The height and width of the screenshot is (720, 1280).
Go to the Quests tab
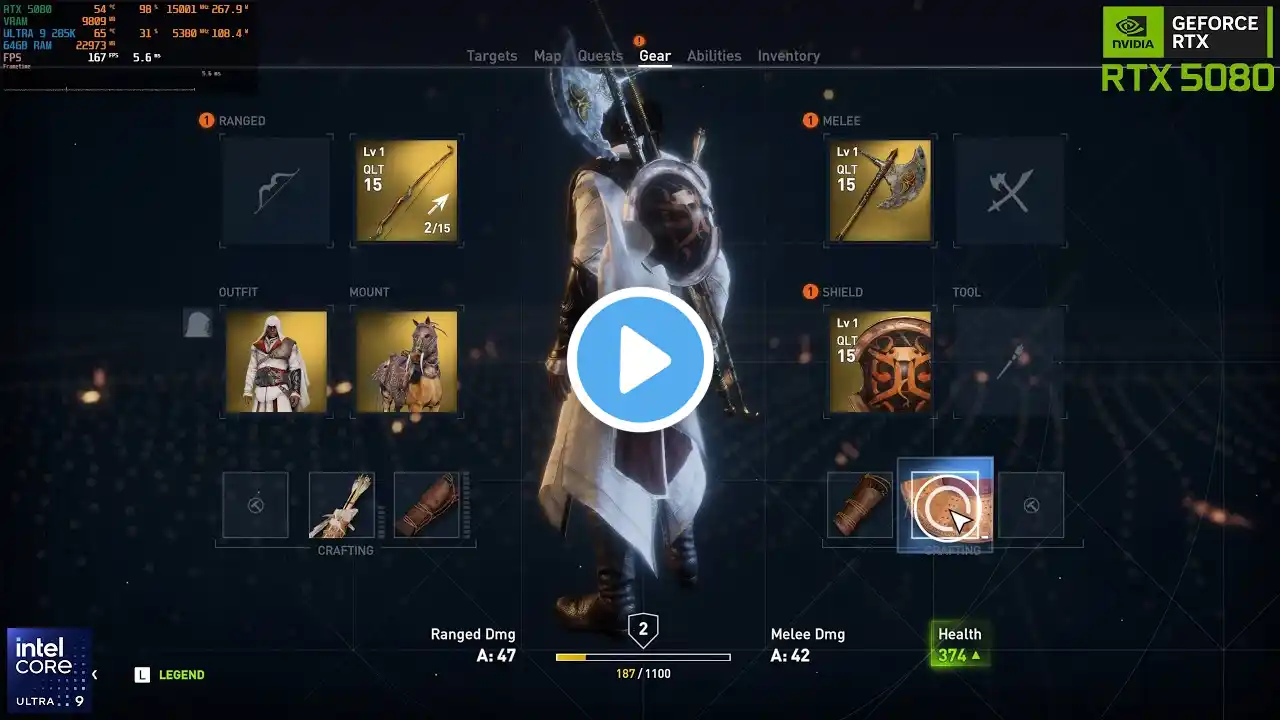coord(600,56)
